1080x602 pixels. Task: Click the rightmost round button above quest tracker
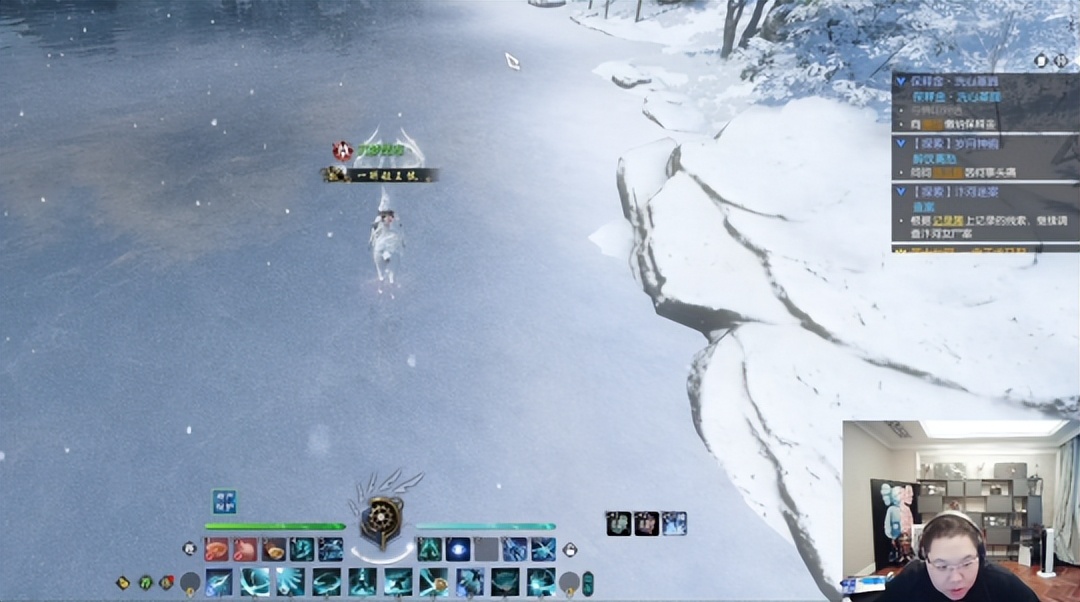(1060, 60)
